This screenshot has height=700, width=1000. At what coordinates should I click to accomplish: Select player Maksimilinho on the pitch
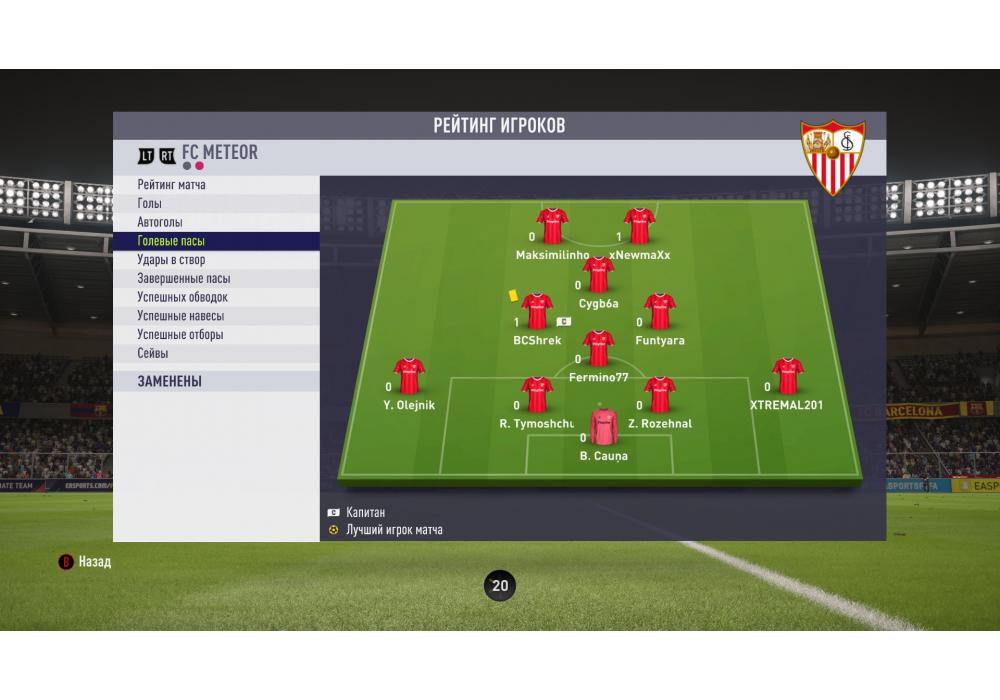[x=552, y=227]
